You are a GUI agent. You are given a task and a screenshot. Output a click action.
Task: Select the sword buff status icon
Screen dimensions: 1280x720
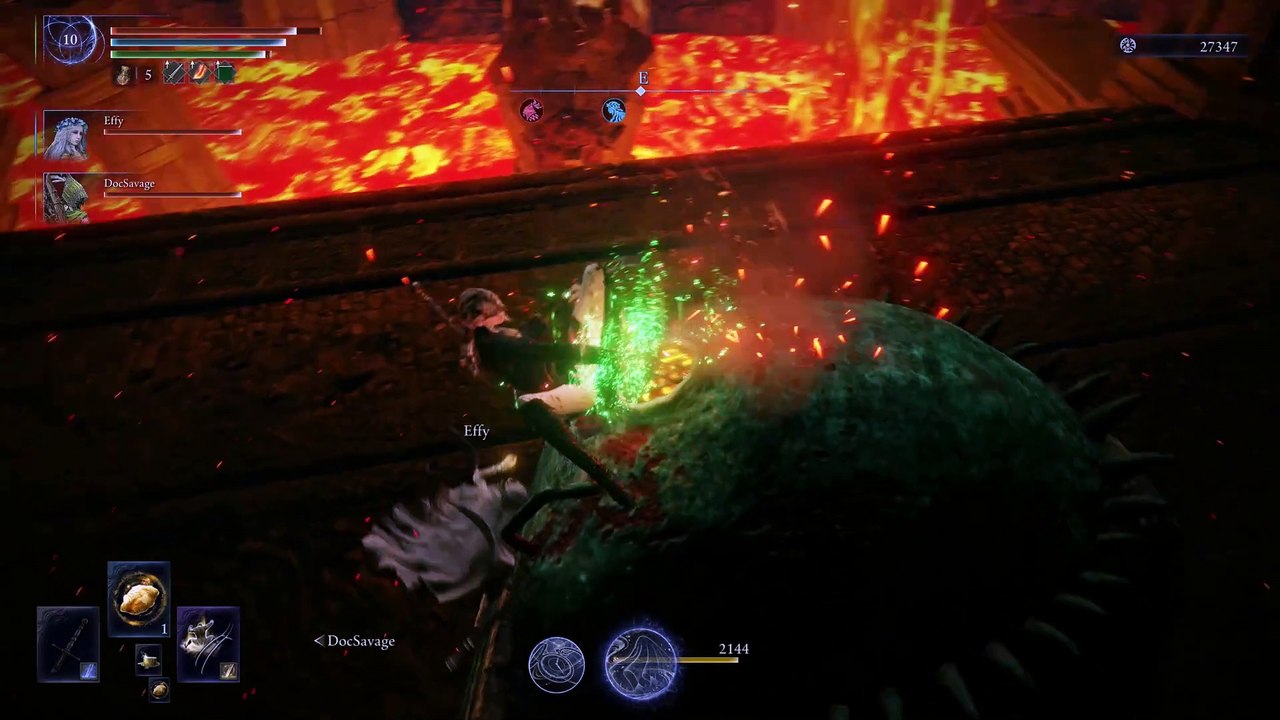[174, 73]
